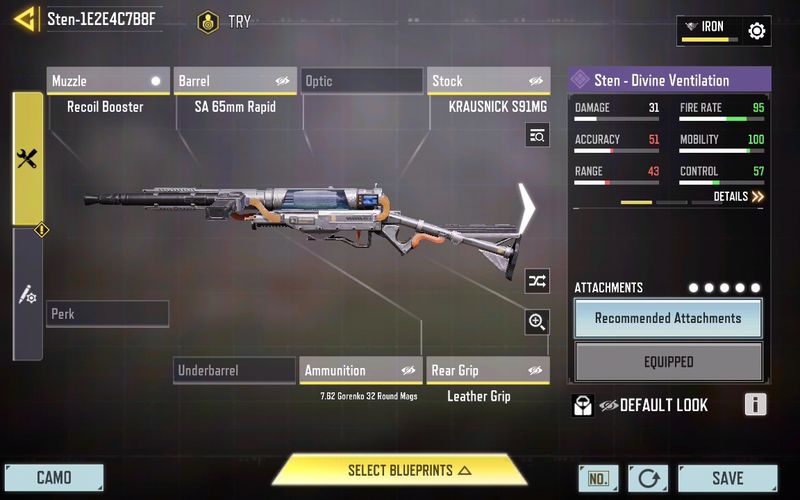Show weapon stat DETAILS
The width and height of the screenshot is (800, 500).
(738, 197)
